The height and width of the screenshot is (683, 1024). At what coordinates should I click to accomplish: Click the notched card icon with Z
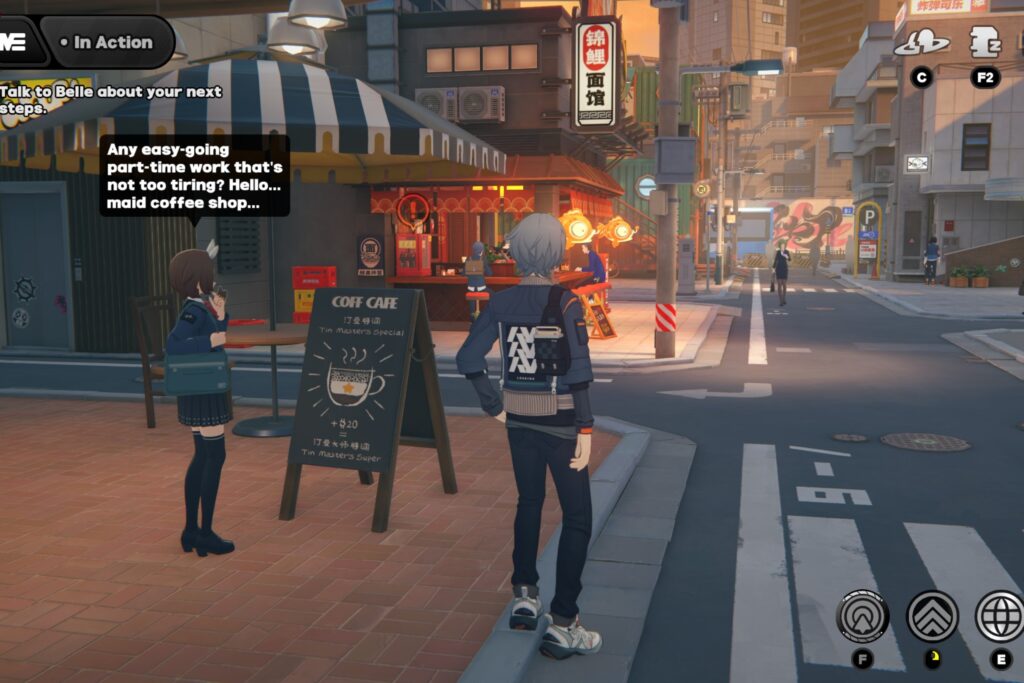985,42
